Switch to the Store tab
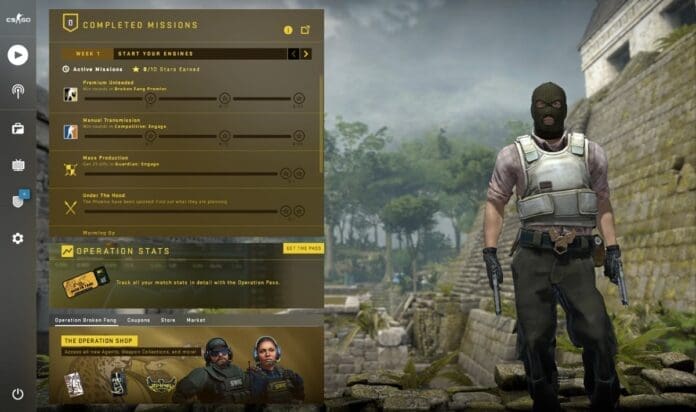Image resolution: width=696 pixels, height=412 pixels. coord(167,320)
